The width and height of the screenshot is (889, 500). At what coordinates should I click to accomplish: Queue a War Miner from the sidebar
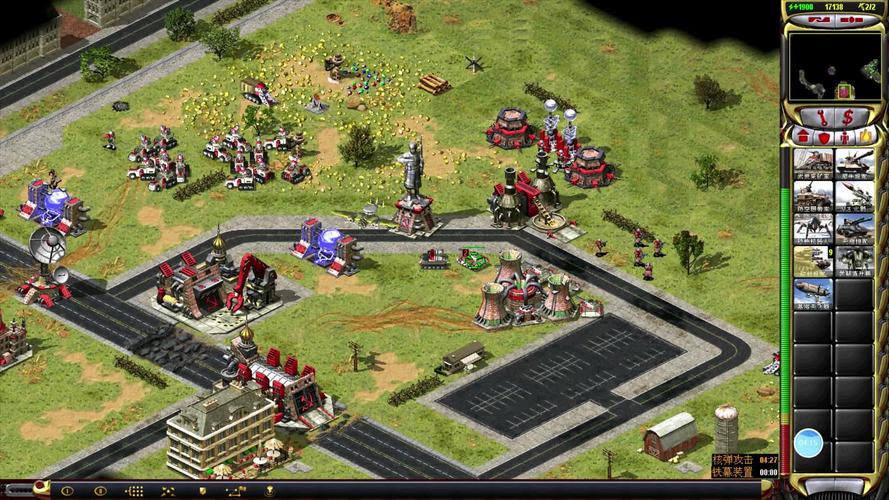point(812,164)
